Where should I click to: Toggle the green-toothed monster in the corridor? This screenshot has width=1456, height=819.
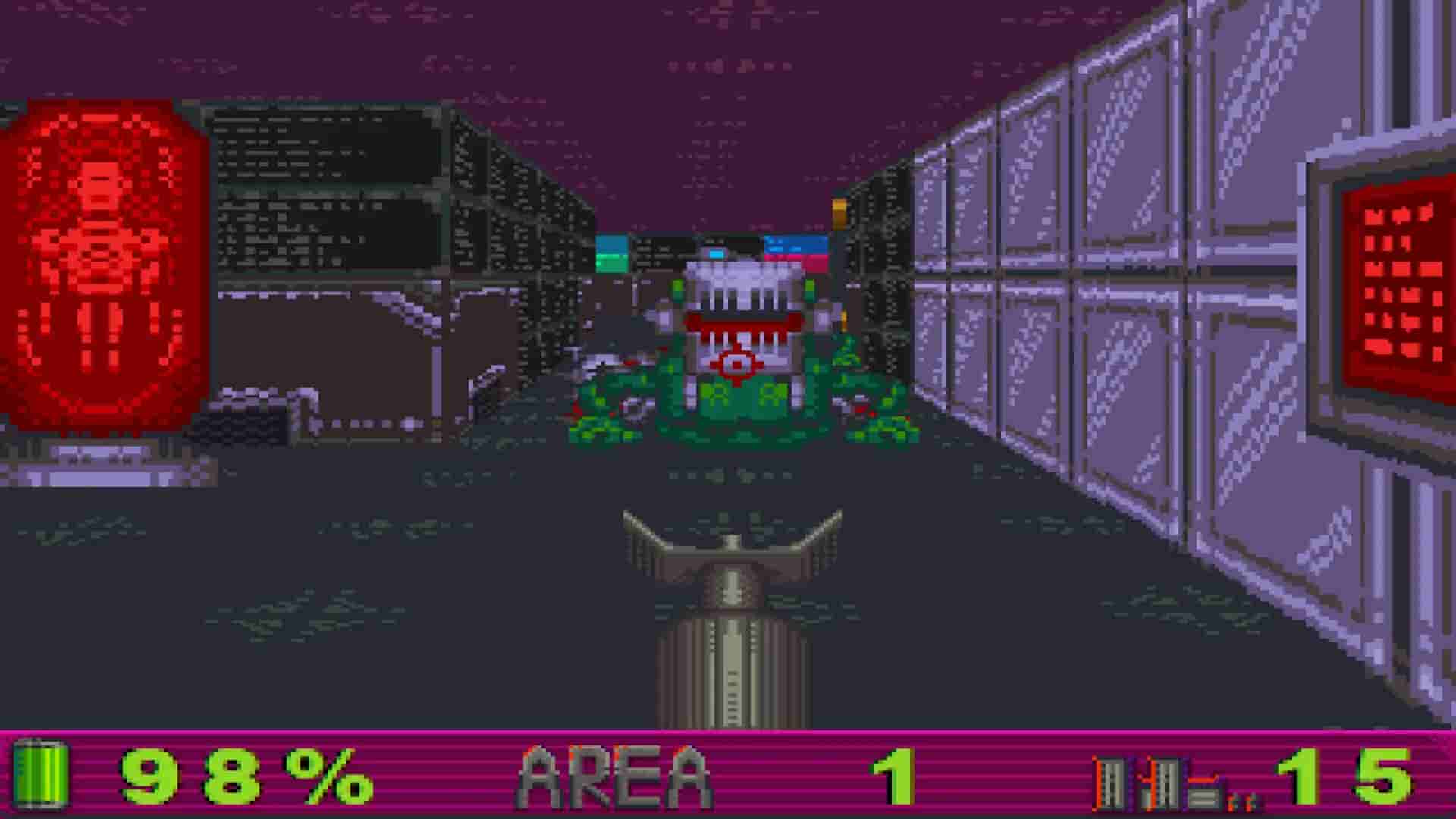[x=732, y=349]
